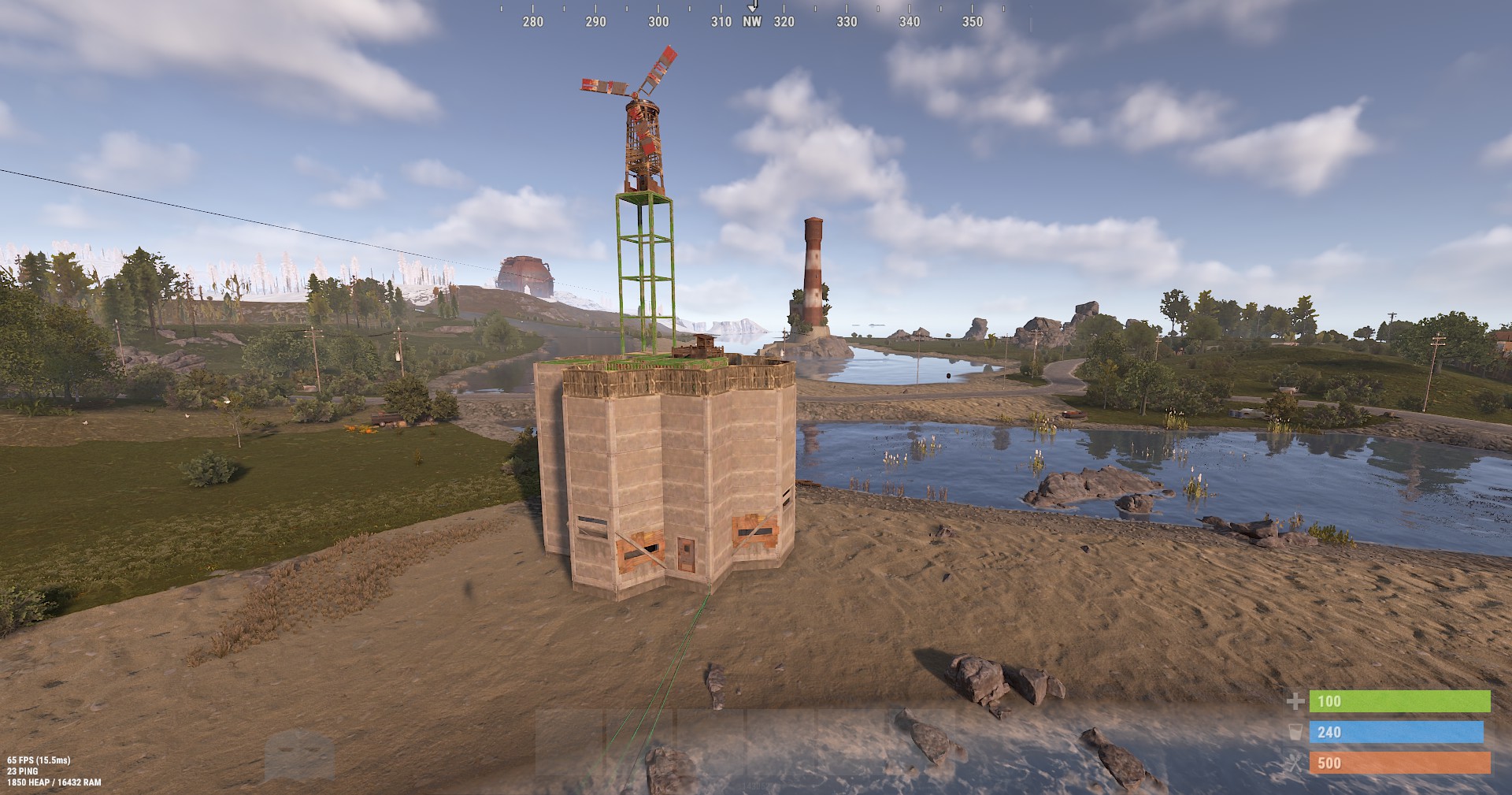The width and height of the screenshot is (1512, 795).
Task: Click the orange calories bar showing 500
Action: [1402, 763]
